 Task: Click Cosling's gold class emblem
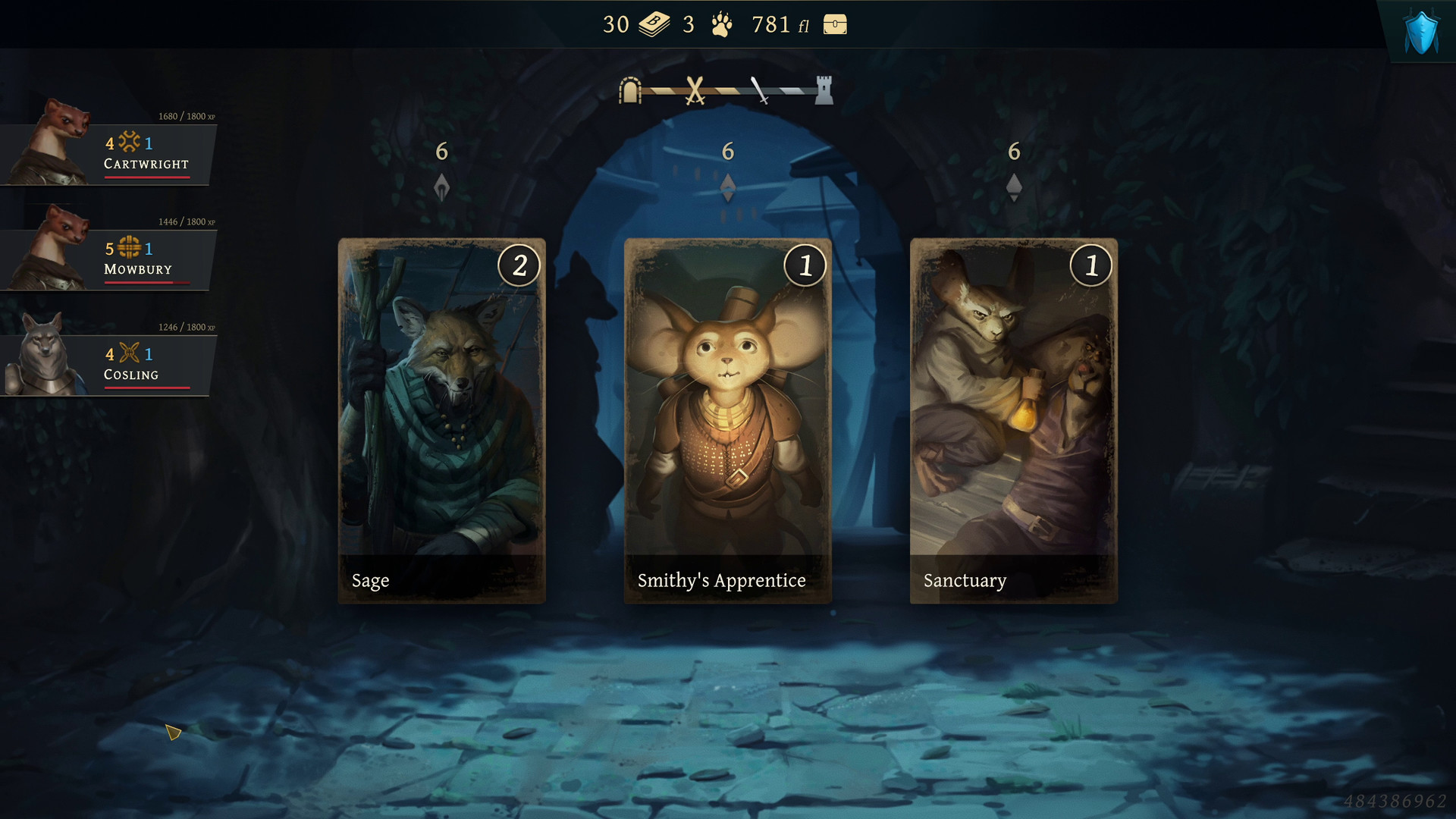129,353
